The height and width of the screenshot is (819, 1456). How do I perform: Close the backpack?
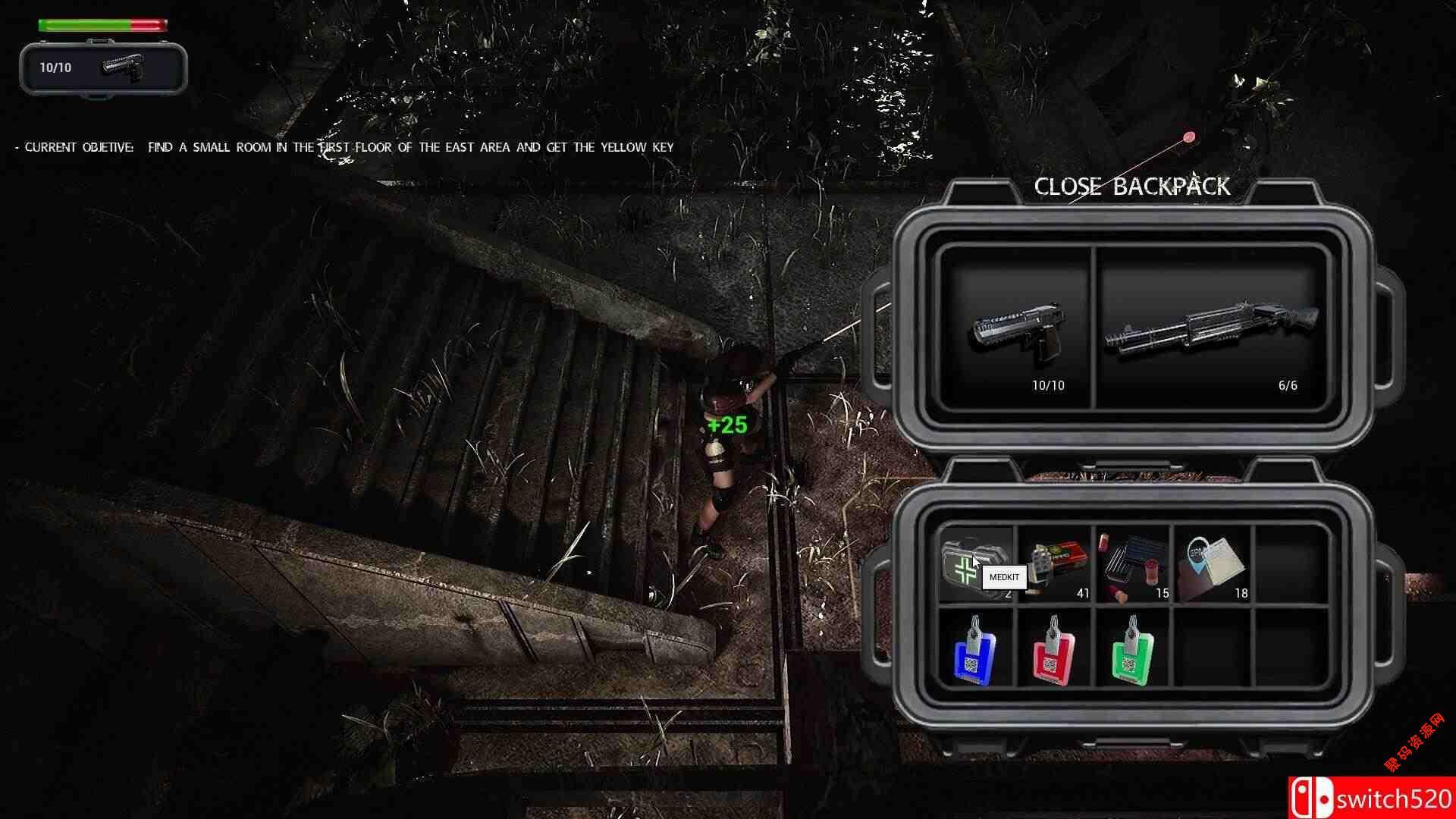pyautogui.click(x=1131, y=187)
